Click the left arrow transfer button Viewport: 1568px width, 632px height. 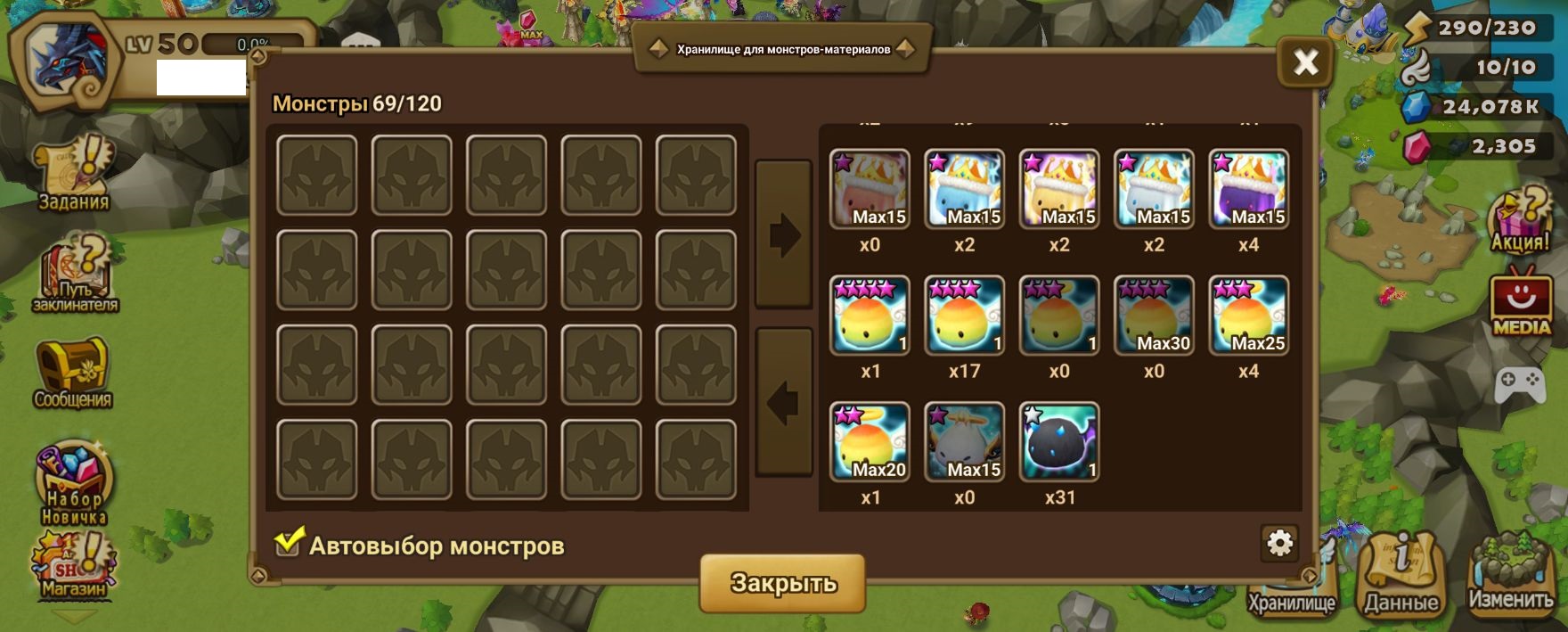coord(783,402)
